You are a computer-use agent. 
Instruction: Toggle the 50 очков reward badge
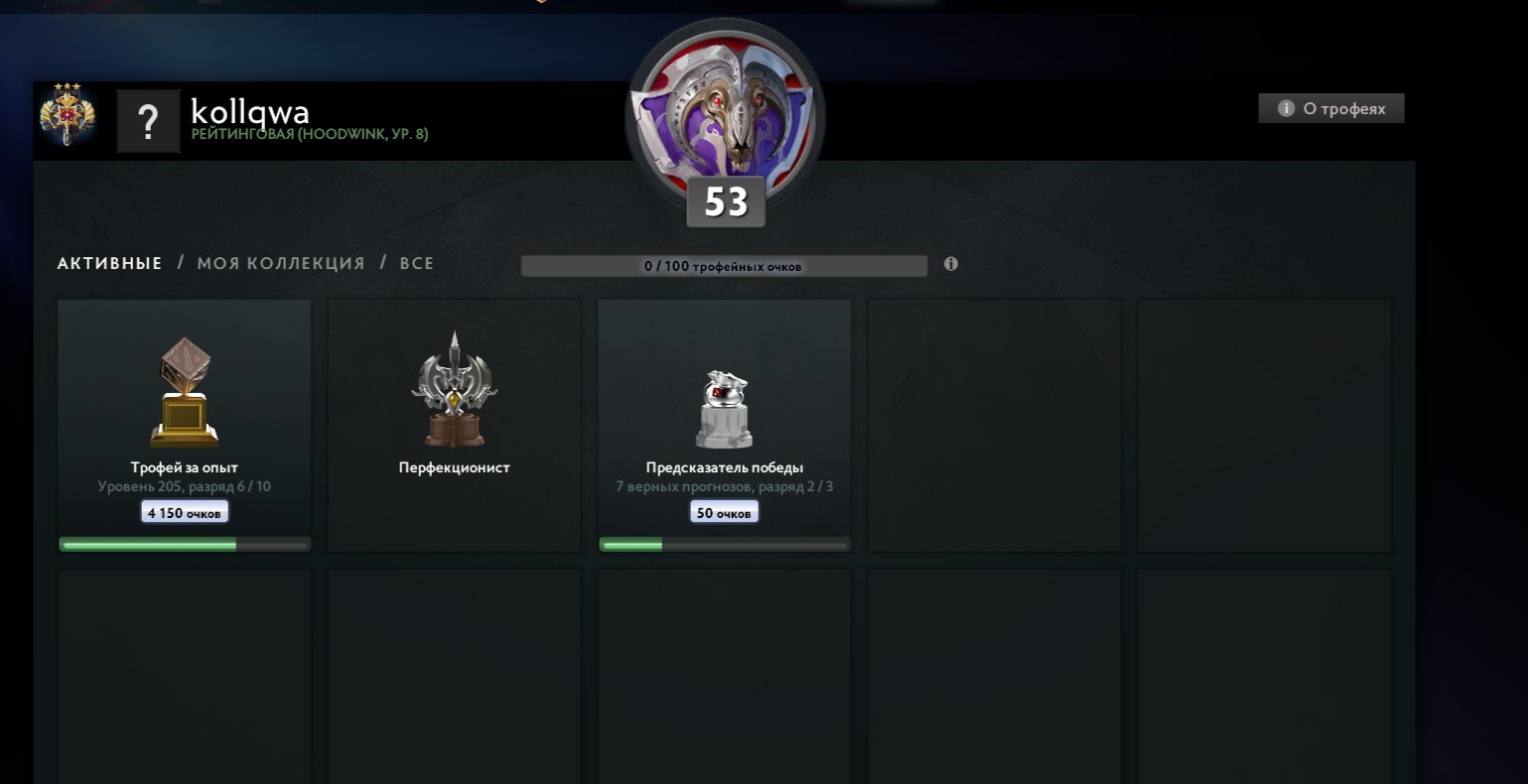click(x=724, y=511)
